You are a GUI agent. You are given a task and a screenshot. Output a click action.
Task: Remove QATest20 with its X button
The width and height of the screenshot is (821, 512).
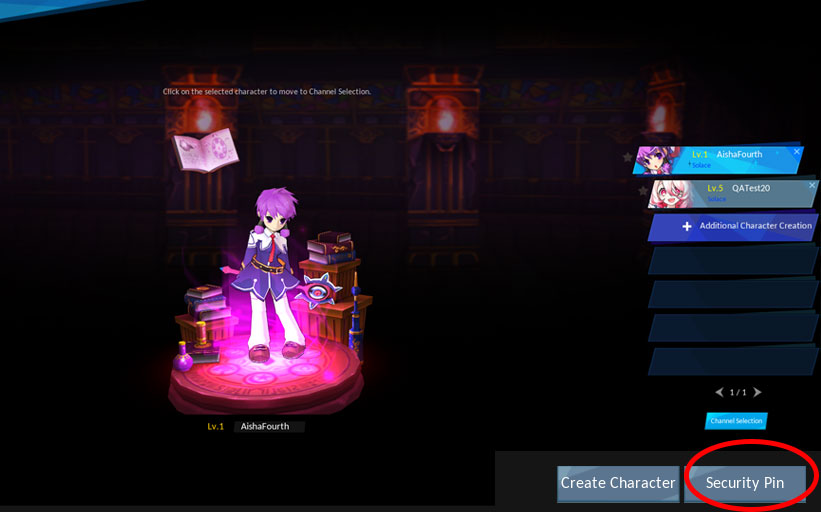pos(811,185)
